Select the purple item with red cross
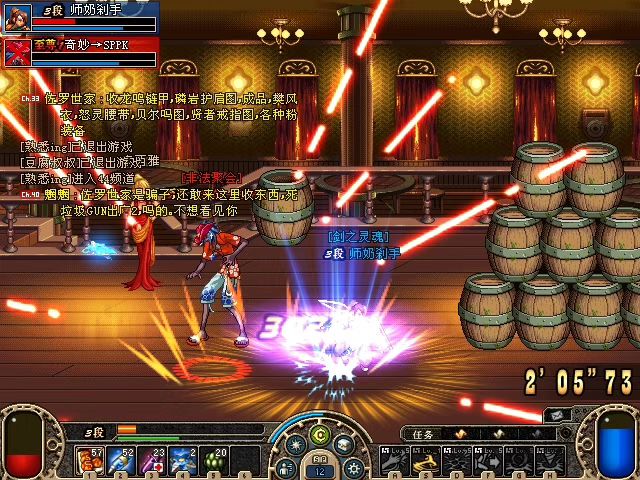 [x=153, y=460]
